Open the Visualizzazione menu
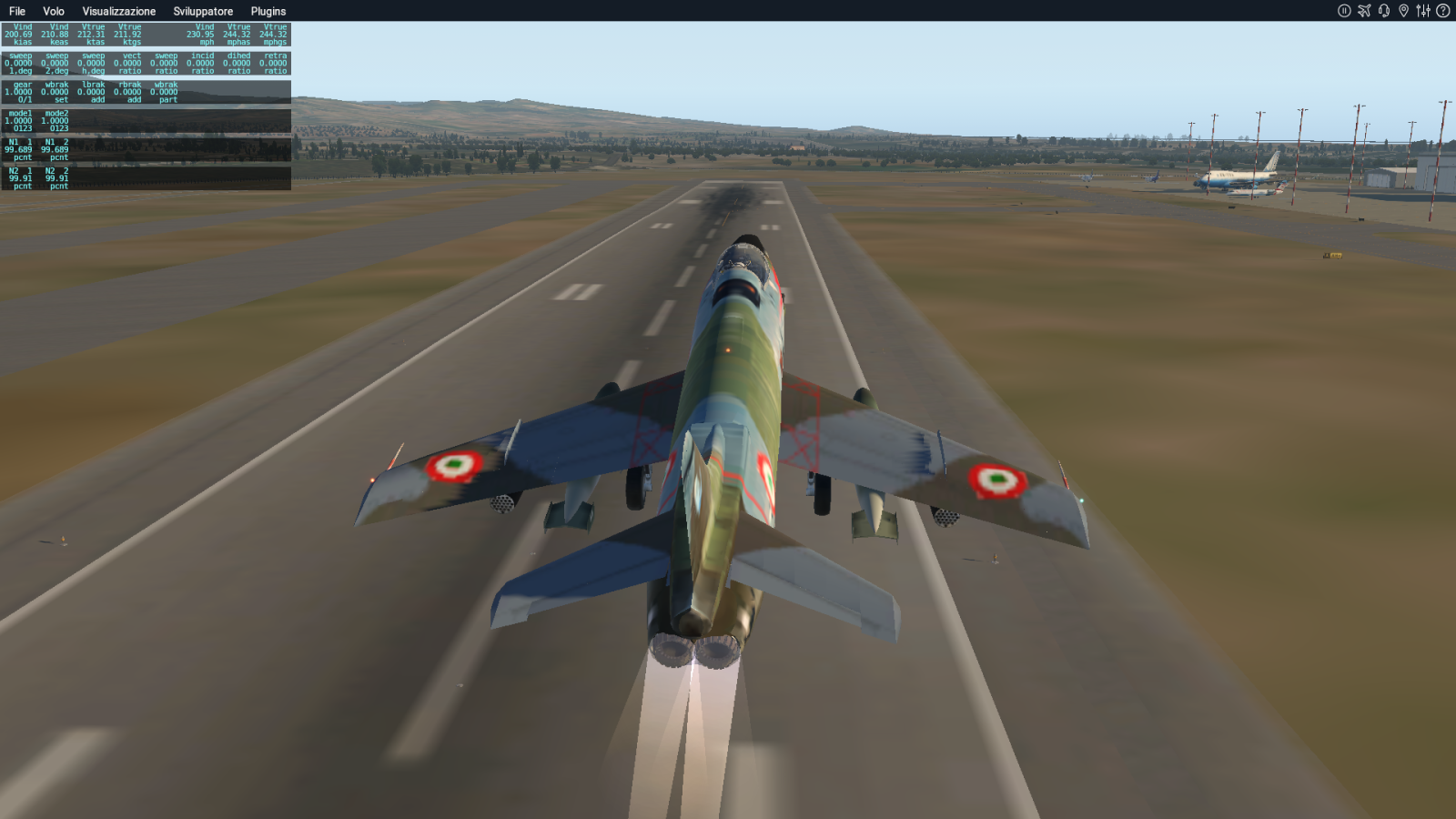Screen dimensions: 1456x819 coord(119,11)
